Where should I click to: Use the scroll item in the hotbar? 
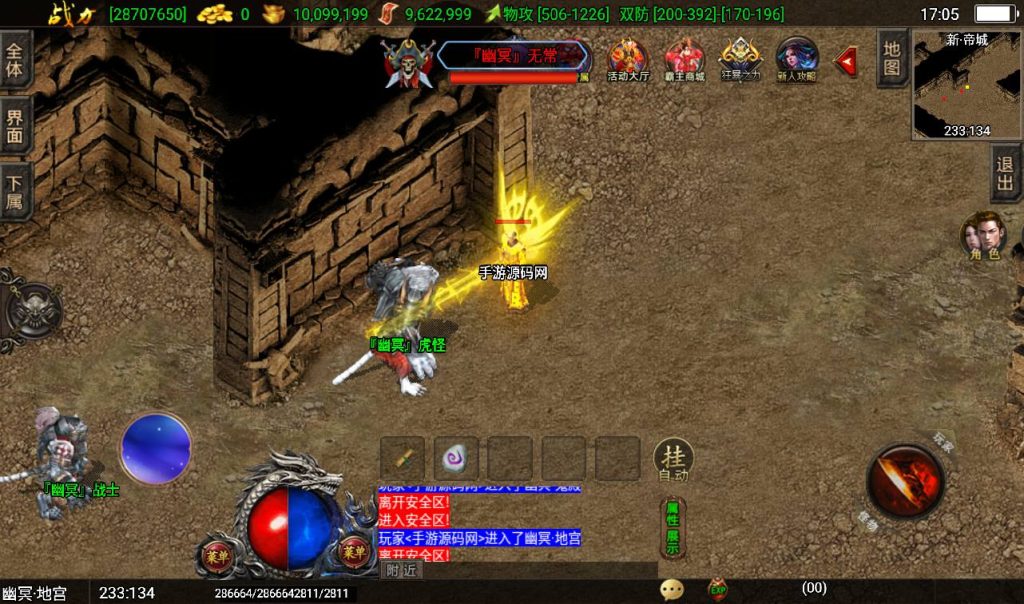point(403,459)
